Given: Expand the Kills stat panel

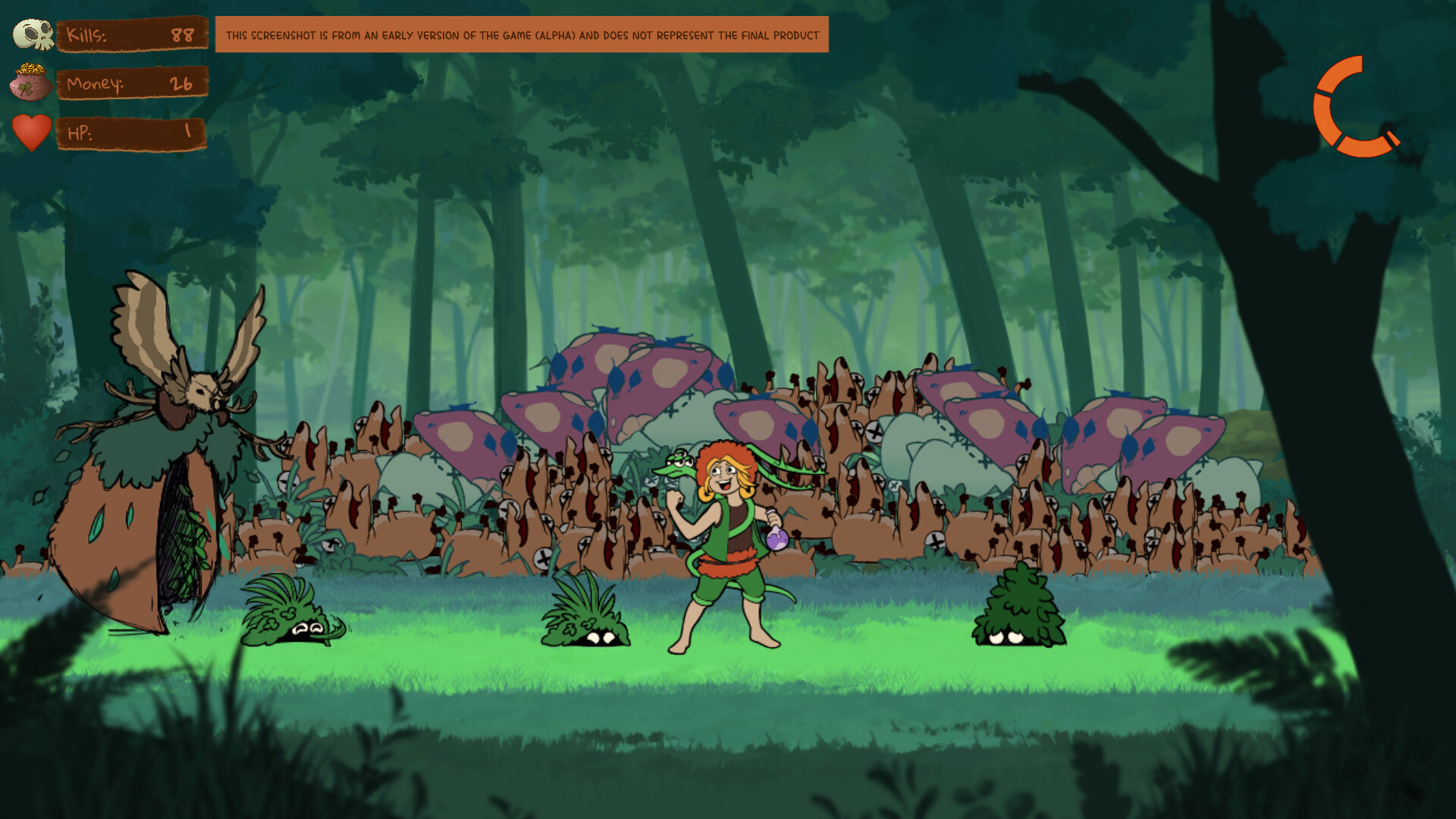Looking at the screenshot, I should 133,34.
